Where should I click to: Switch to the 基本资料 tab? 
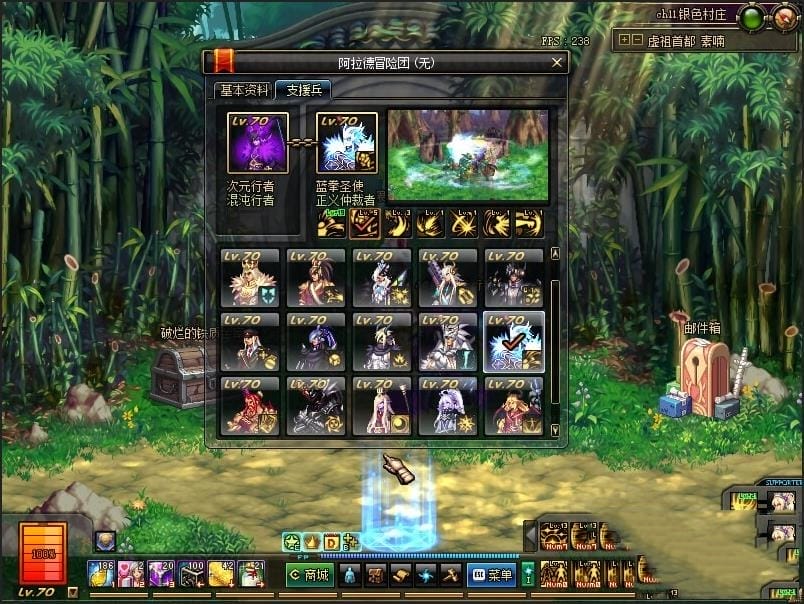tap(244, 90)
